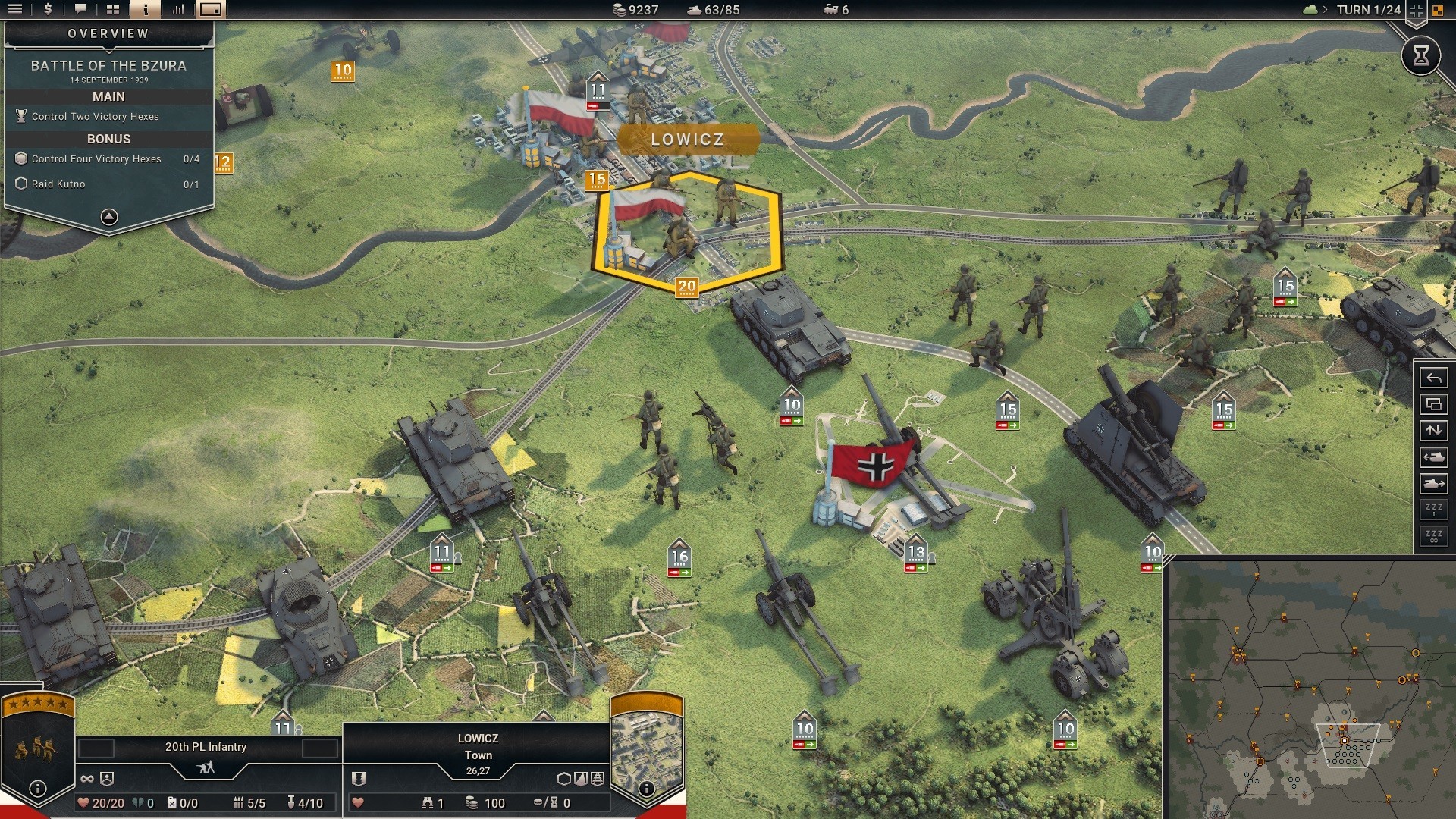
Task: Click the overlapping windows button
Action: pos(1433,404)
